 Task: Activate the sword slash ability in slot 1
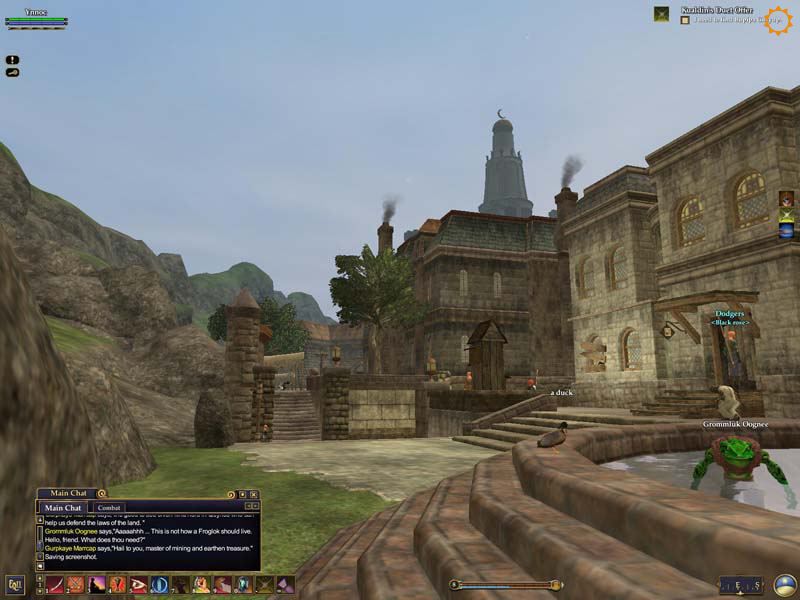(x=54, y=585)
